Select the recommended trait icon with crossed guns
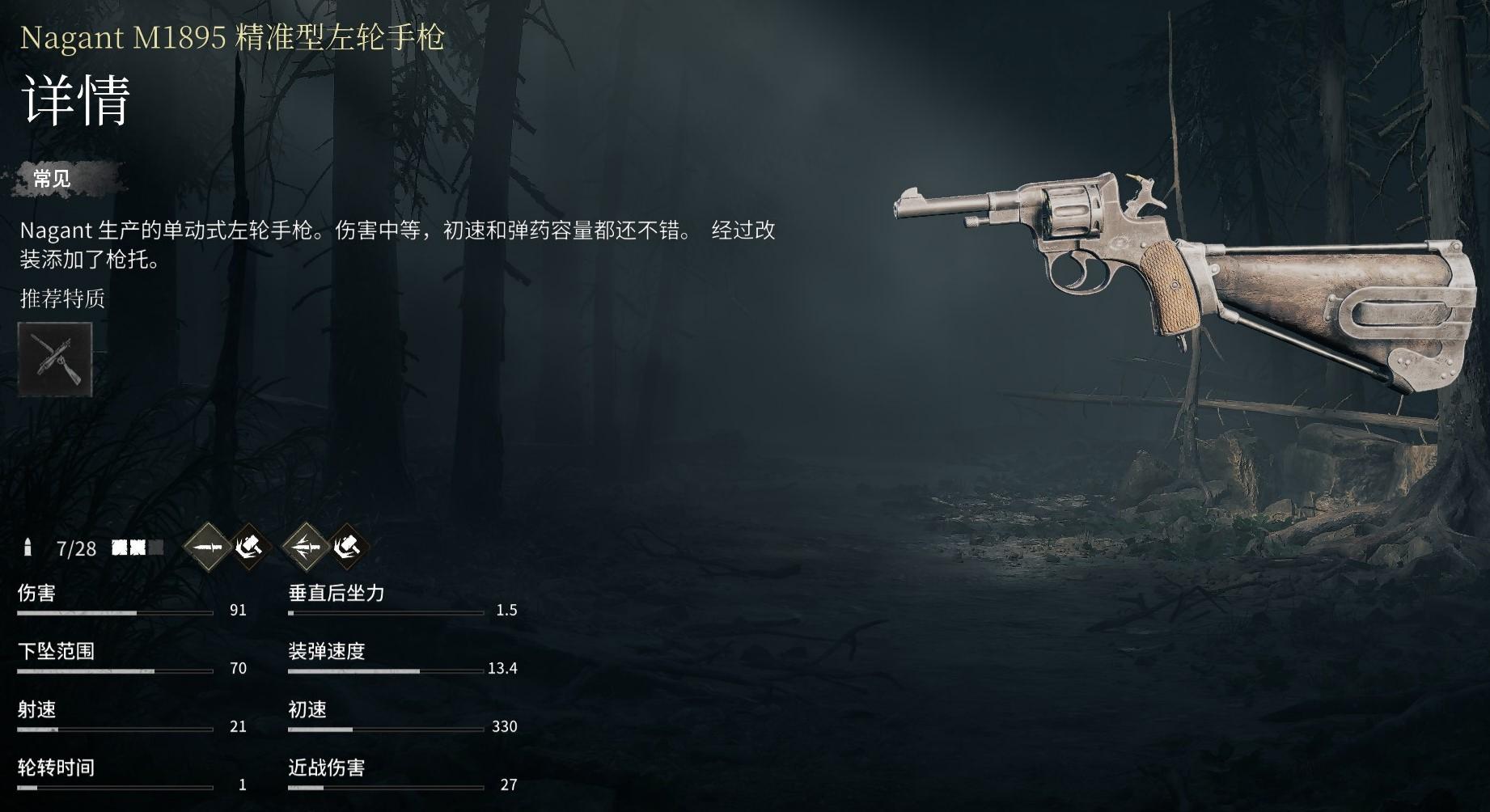 point(55,359)
